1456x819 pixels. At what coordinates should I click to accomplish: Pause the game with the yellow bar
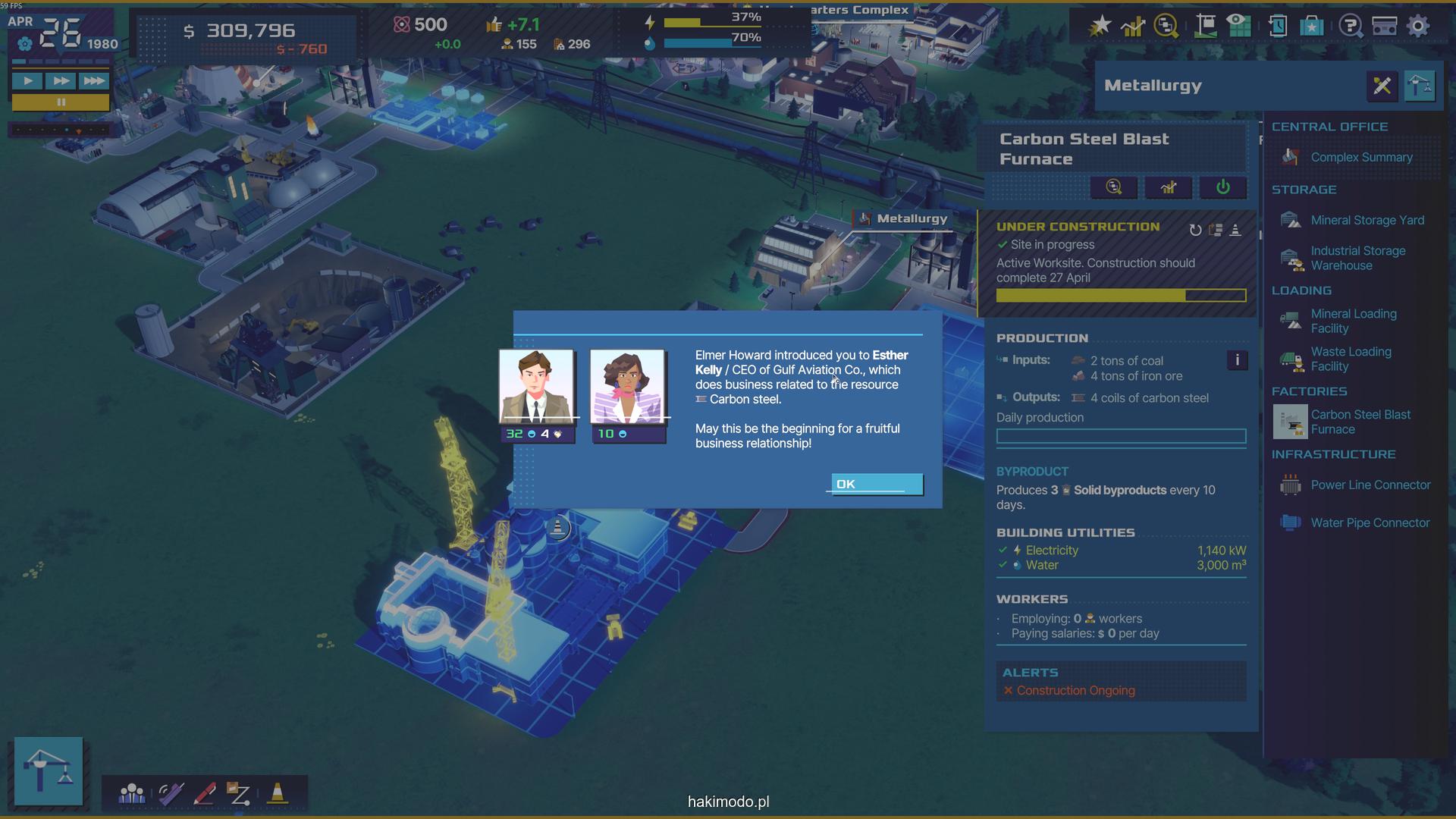point(61,102)
